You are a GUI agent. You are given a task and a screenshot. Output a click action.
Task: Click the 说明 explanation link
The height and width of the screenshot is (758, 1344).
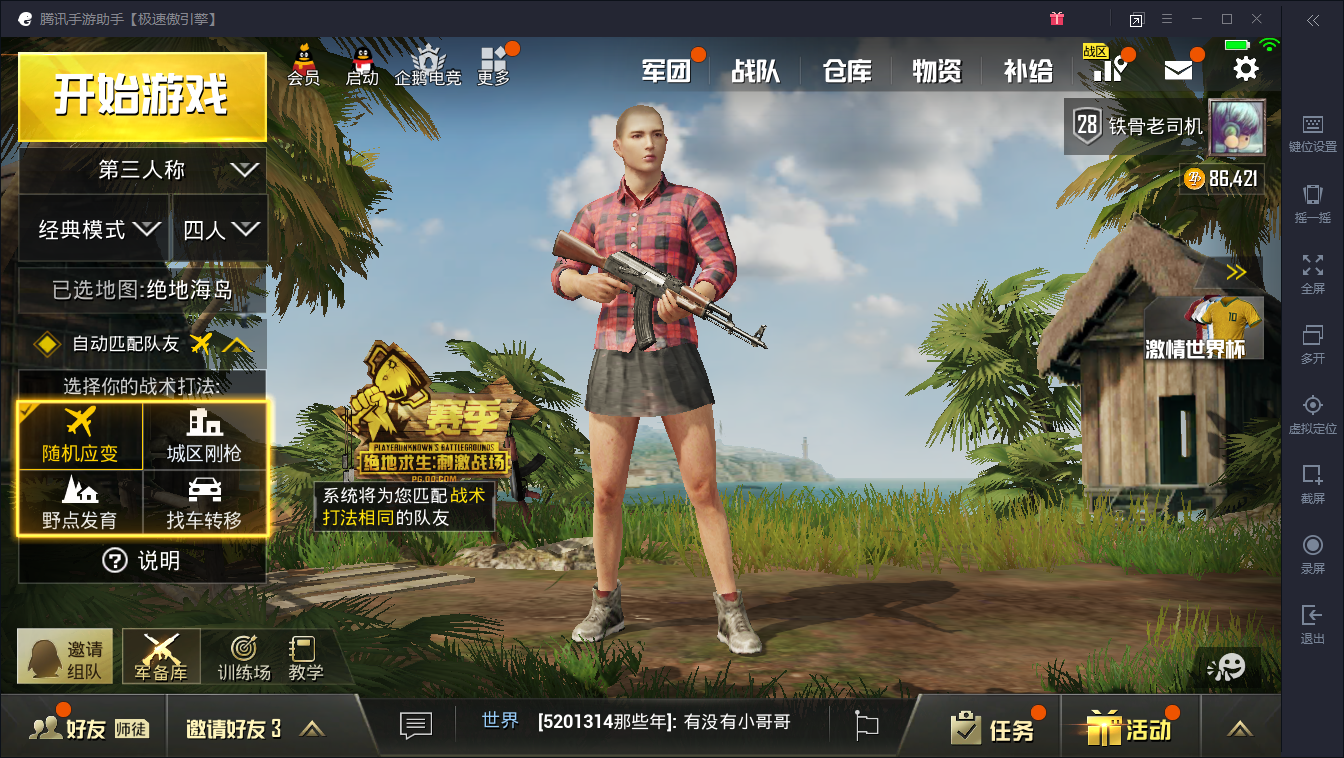click(141, 561)
